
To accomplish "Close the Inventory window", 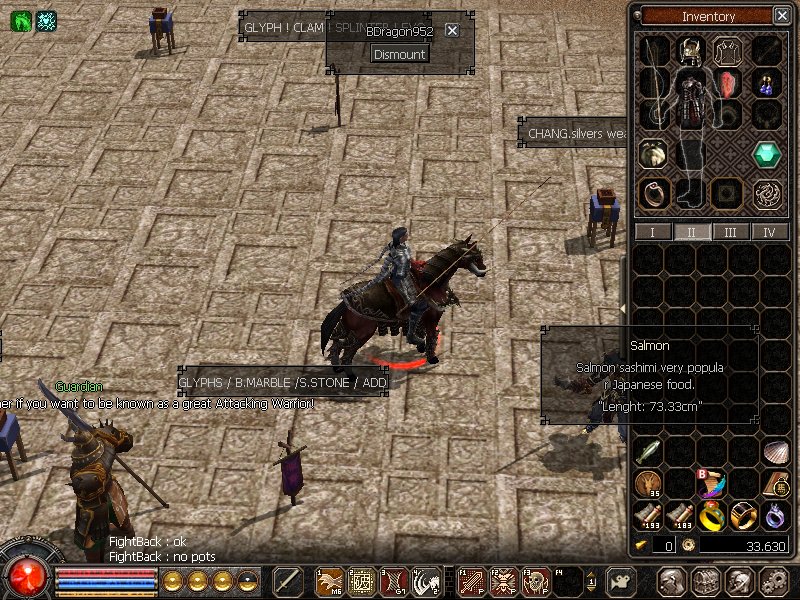I will (x=781, y=16).
